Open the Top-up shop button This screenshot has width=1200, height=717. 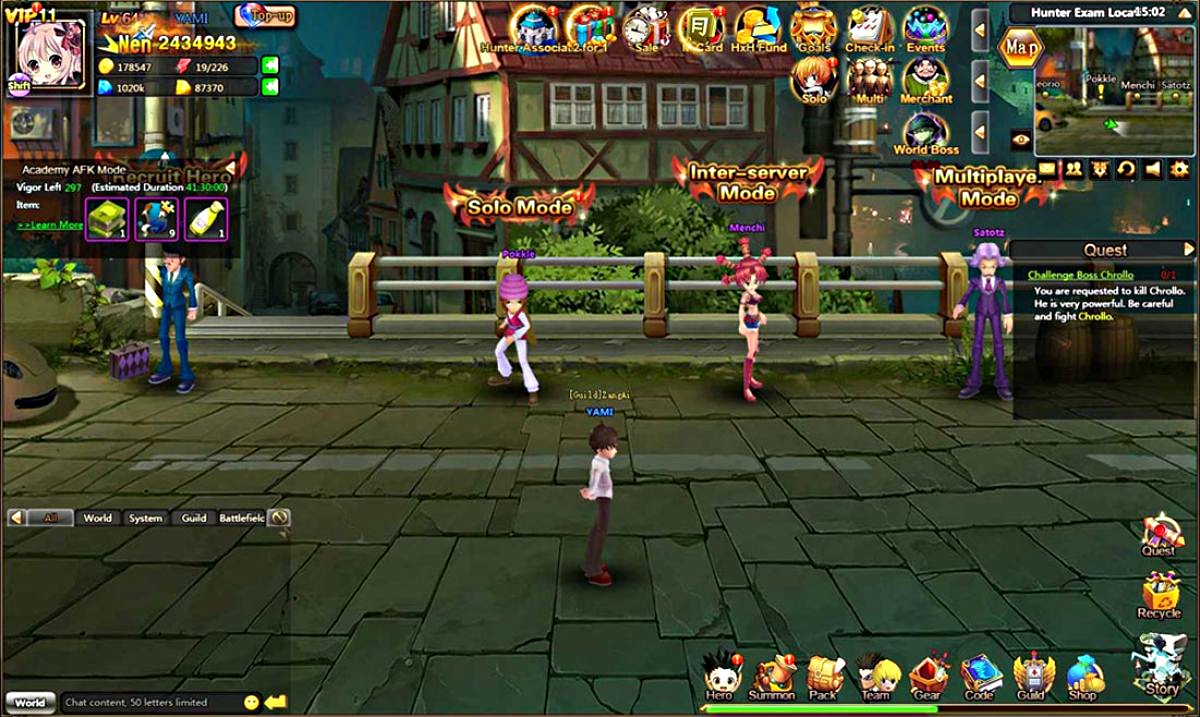click(266, 16)
